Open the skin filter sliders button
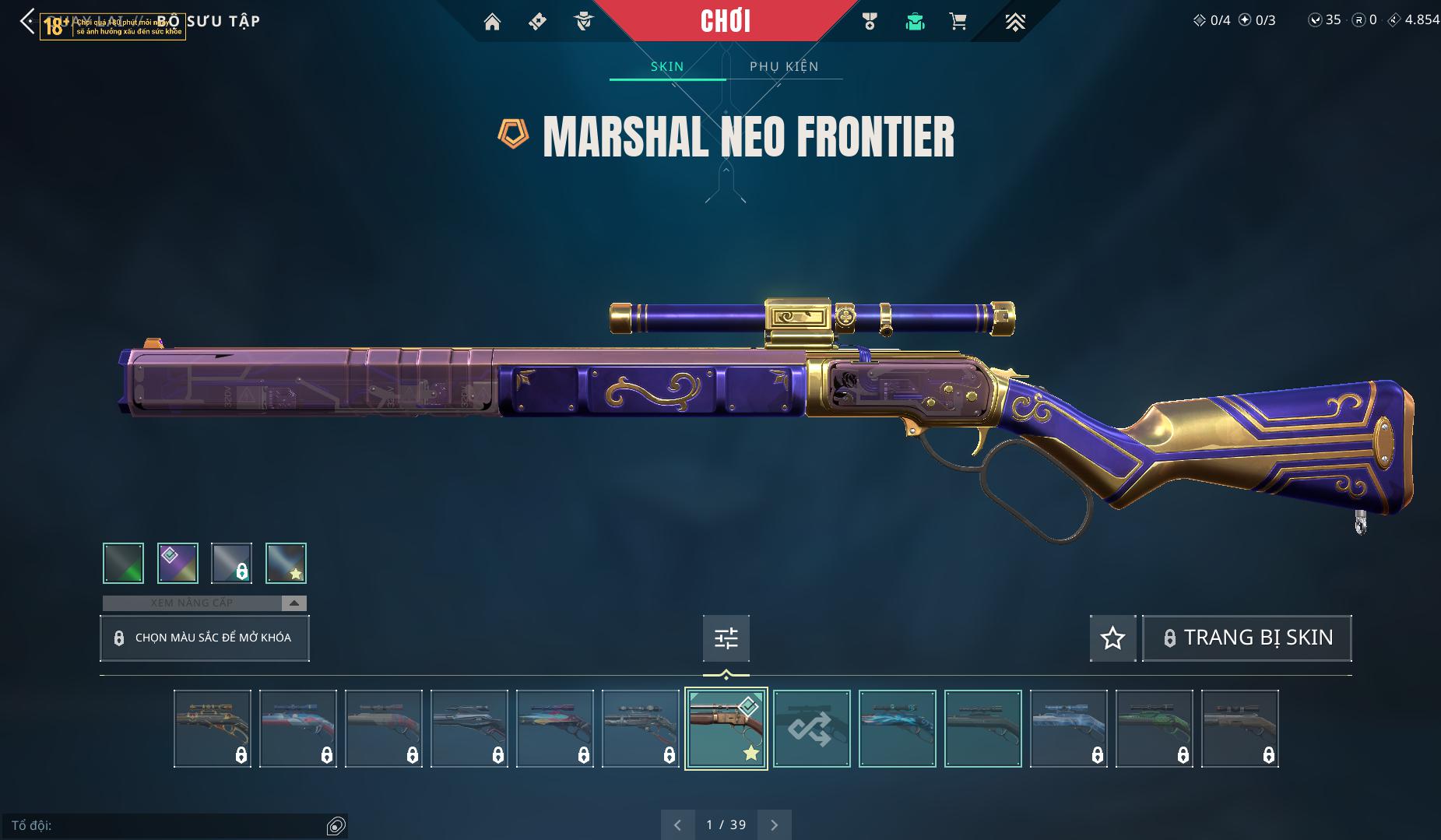The image size is (1441, 840). coord(726,638)
